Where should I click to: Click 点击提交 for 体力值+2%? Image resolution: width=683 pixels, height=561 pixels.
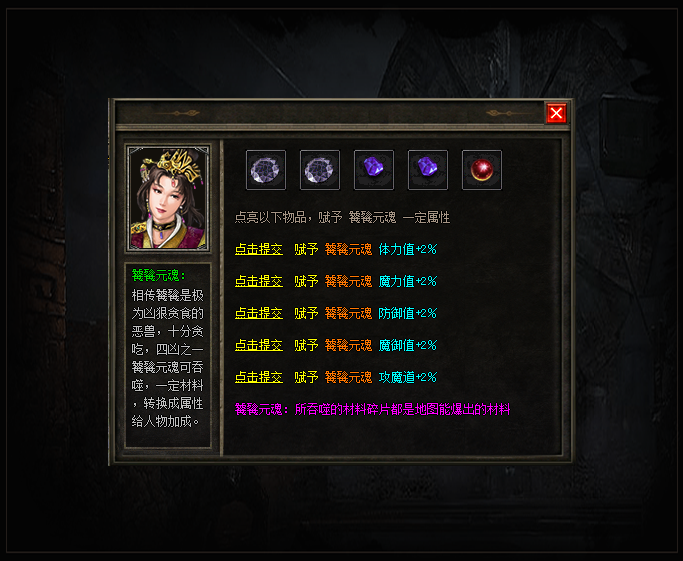tap(259, 249)
